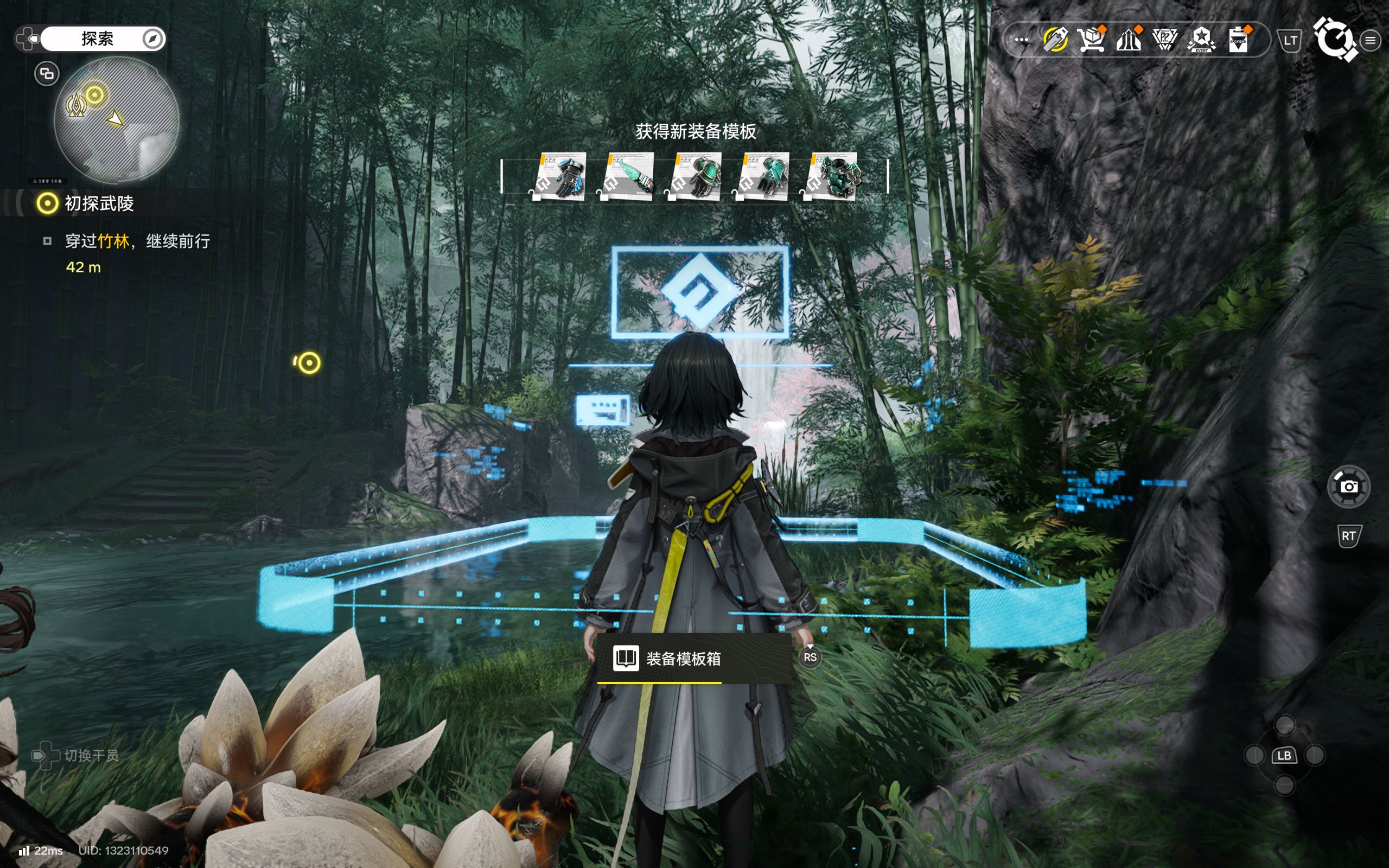Select the blue-black gloves template
The width and height of the screenshot is (1389, 868).
[561, 176]
